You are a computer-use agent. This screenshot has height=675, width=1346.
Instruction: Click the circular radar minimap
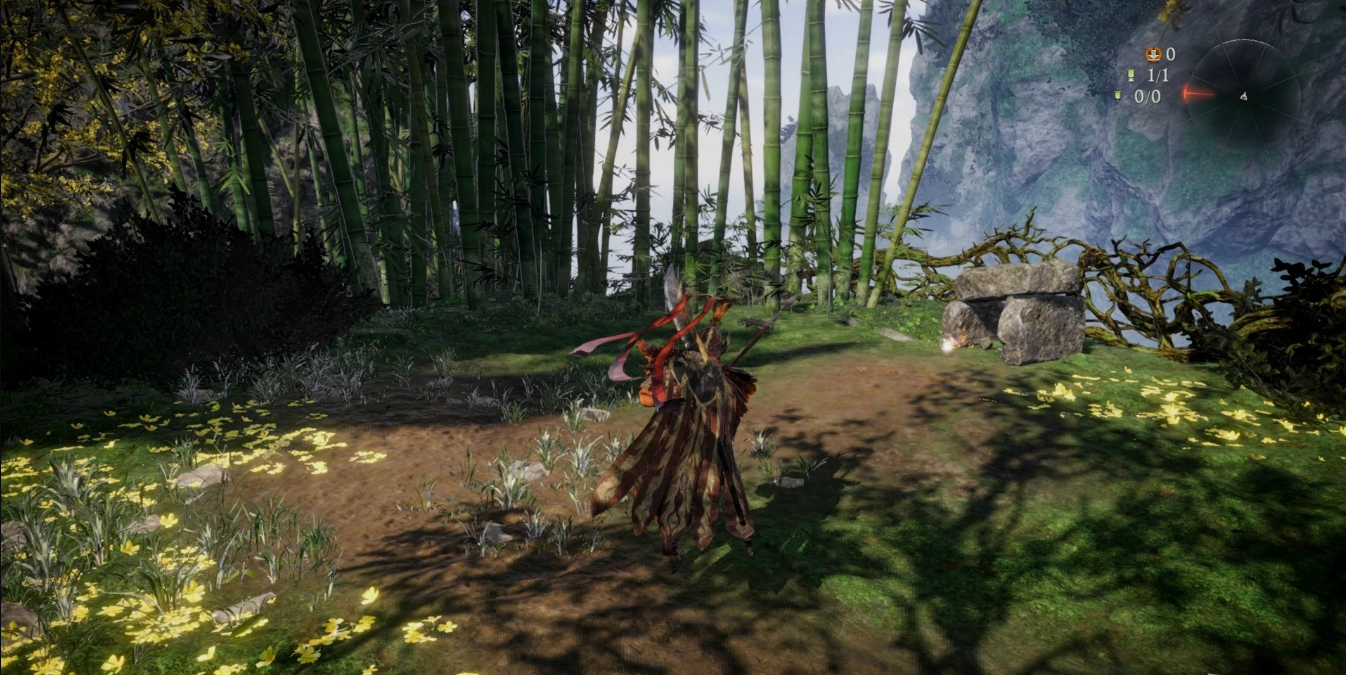[1242, 96]
